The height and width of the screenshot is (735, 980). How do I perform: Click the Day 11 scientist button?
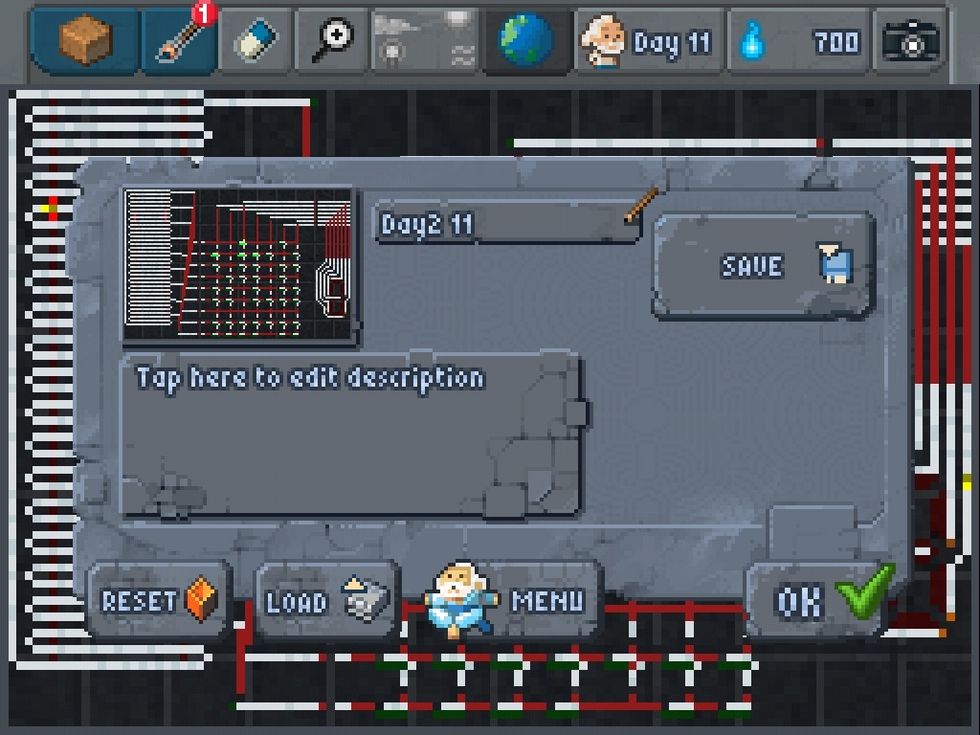(648, 42)
